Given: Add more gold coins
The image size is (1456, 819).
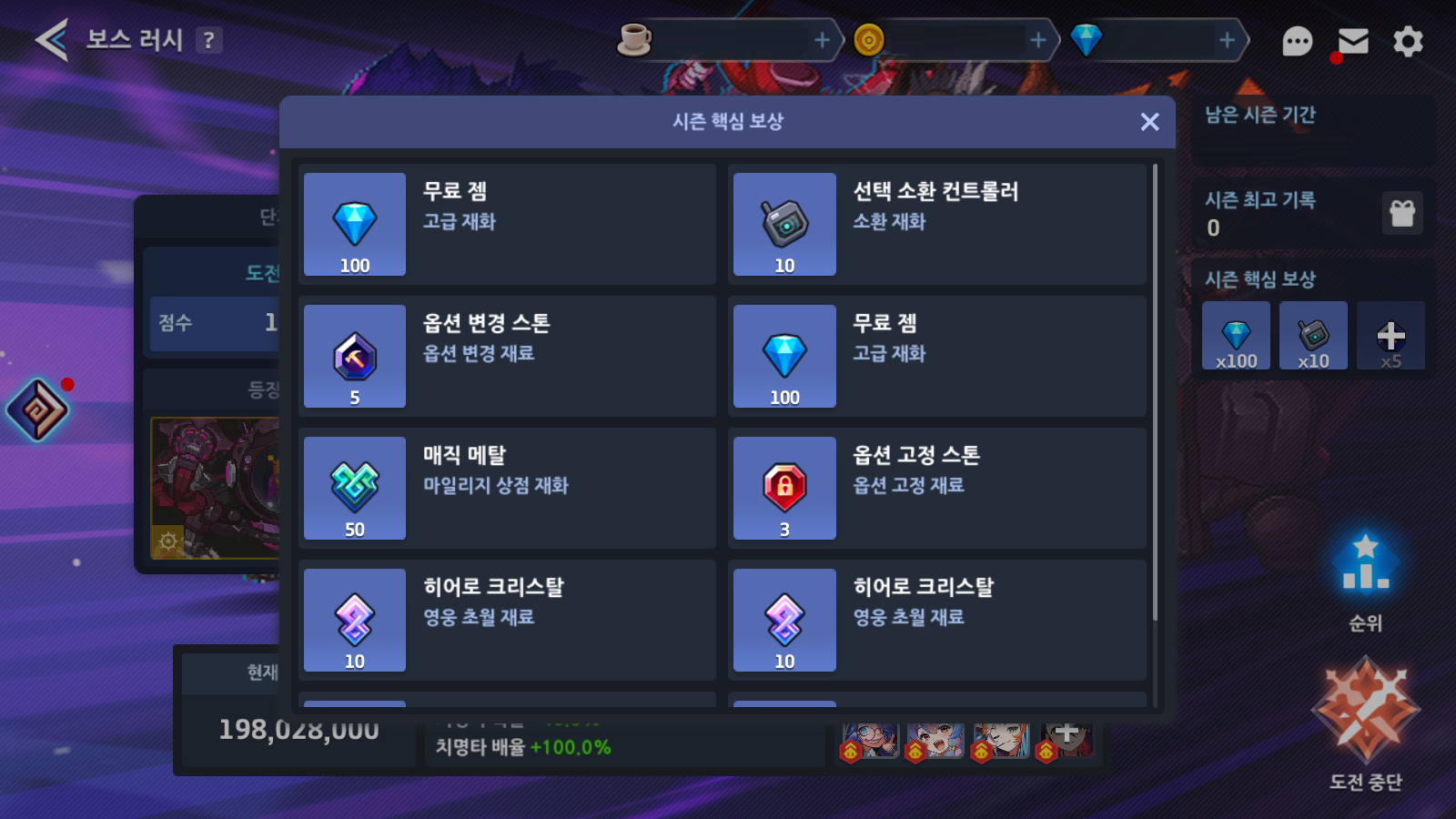Looking at the screenshot, I should [1037, 40].
